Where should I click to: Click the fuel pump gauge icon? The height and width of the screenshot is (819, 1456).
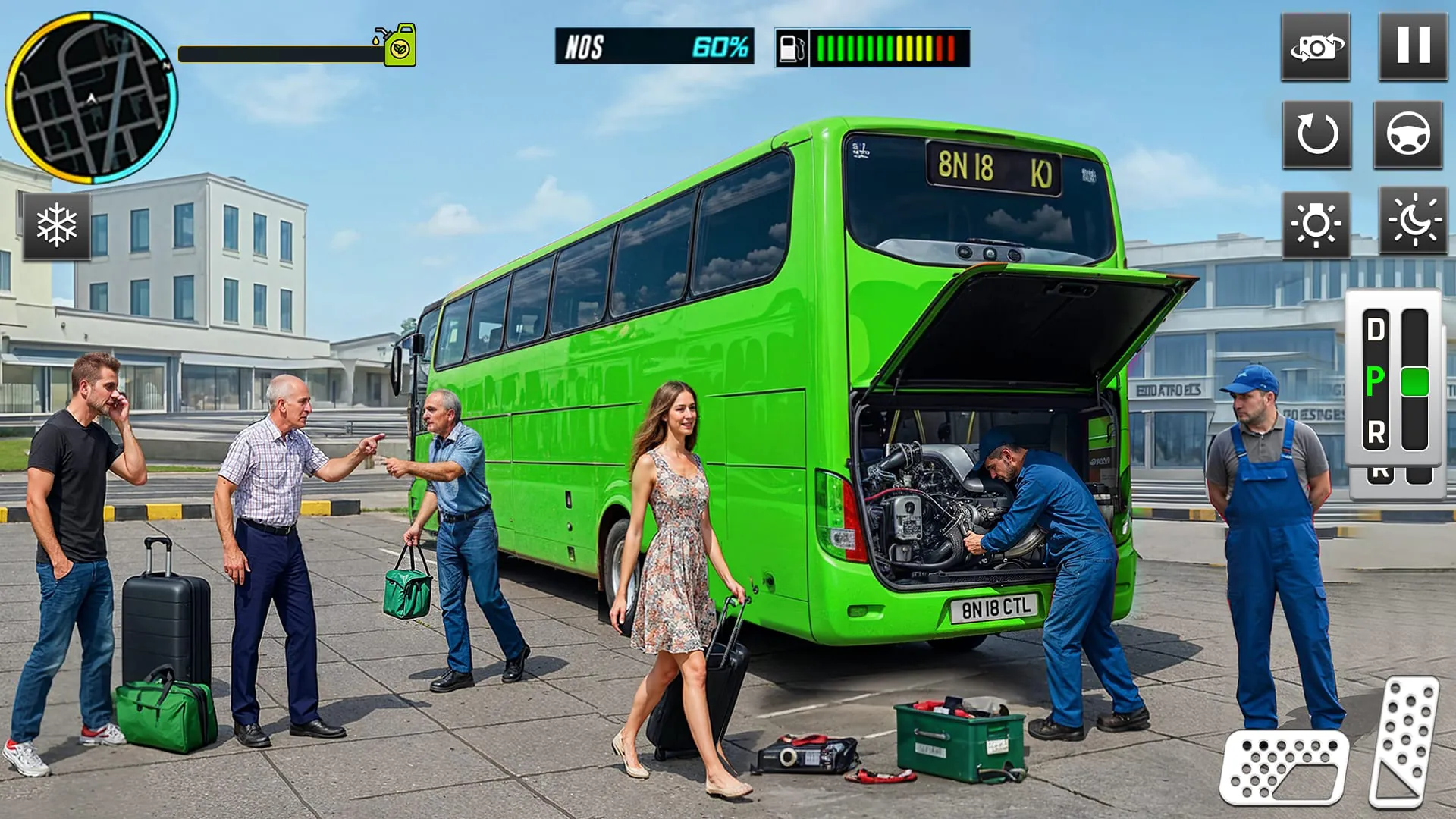(x=791, y=48)
